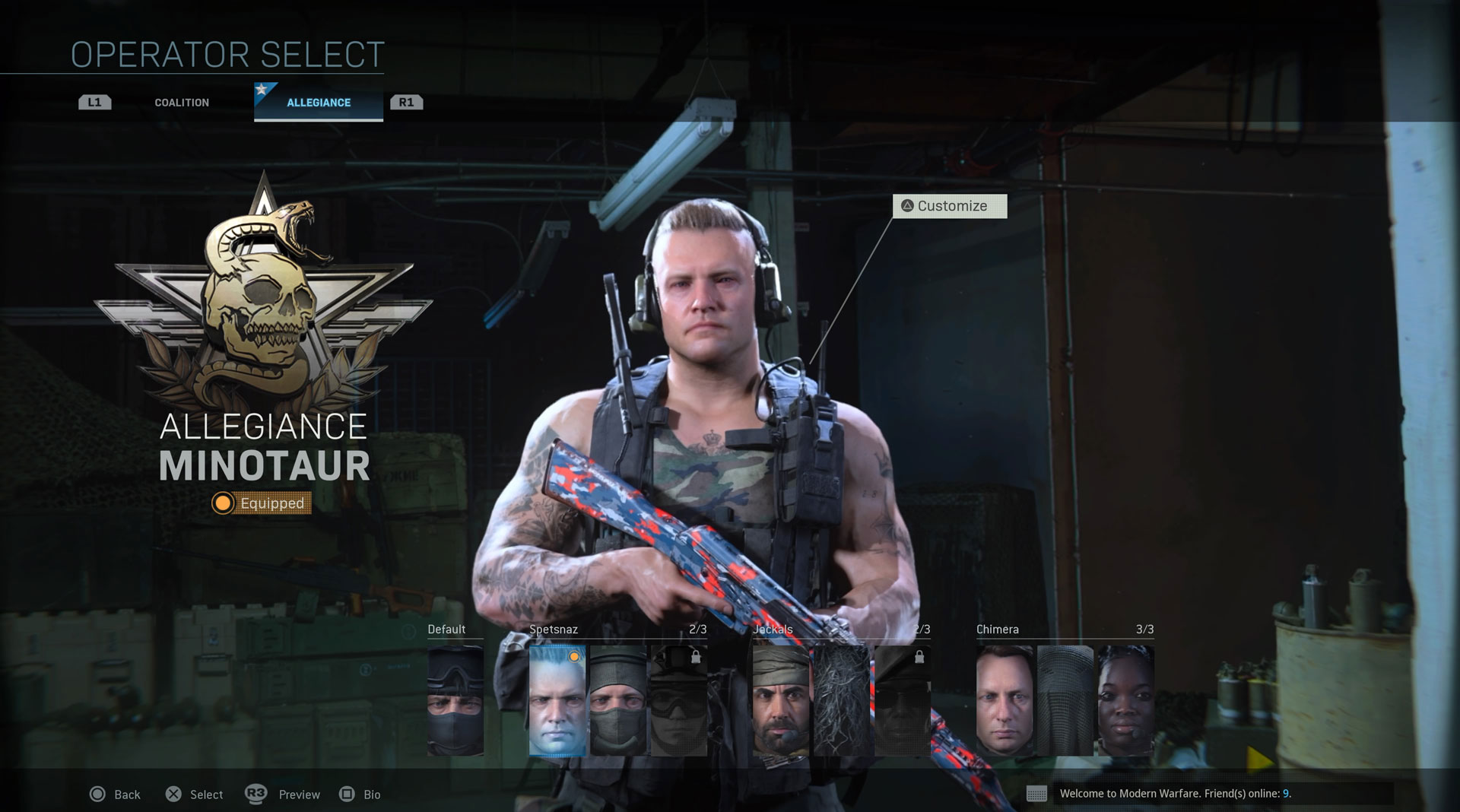This screenshot has width=1460, height=812.
Task: Choose the bare-faced male Chimera operator
Action: coord(1005,700)
